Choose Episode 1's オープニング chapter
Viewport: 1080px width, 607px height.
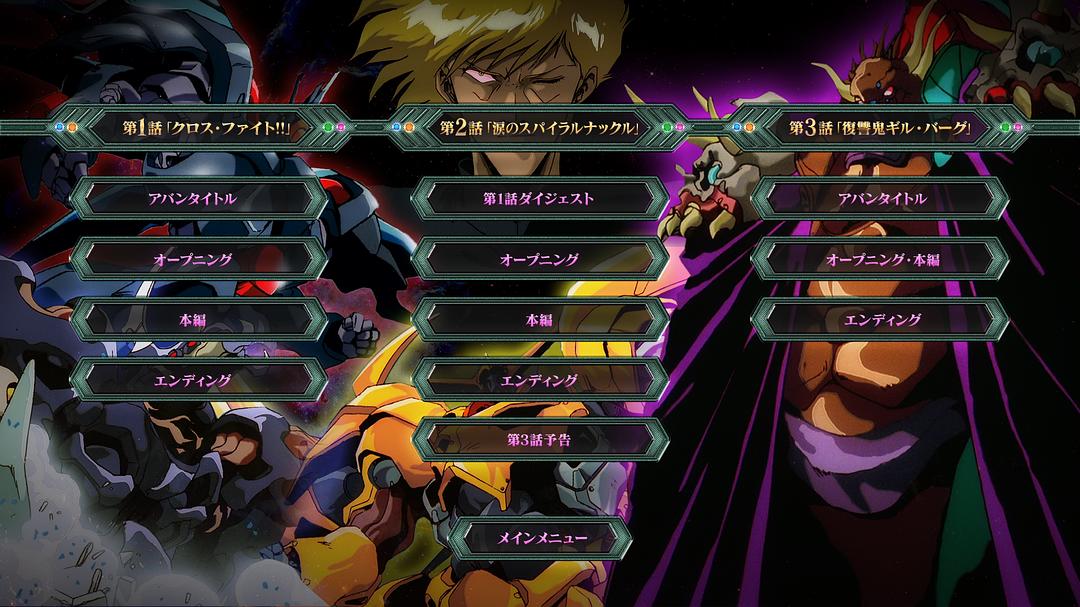(x=199, y=259)
